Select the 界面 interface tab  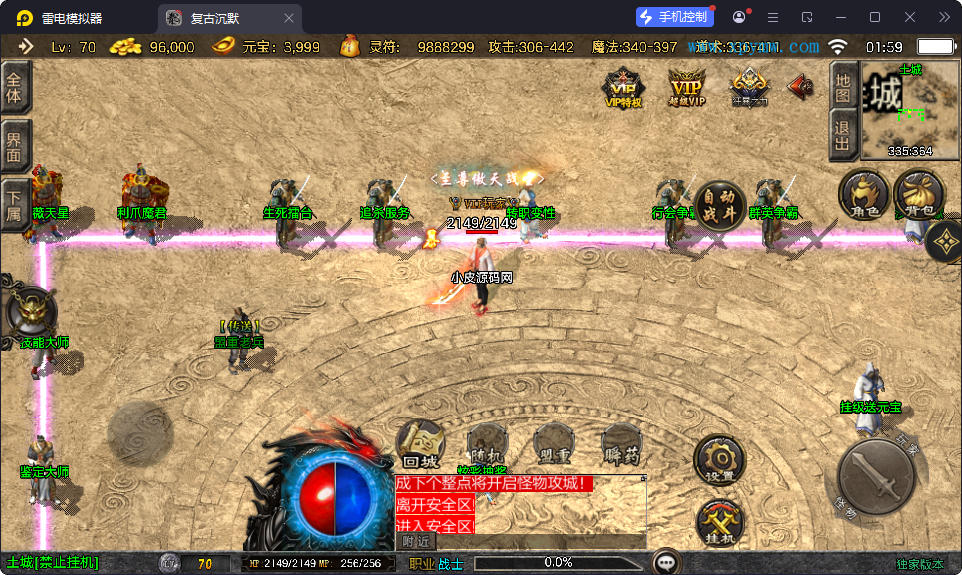coord(15,146)
